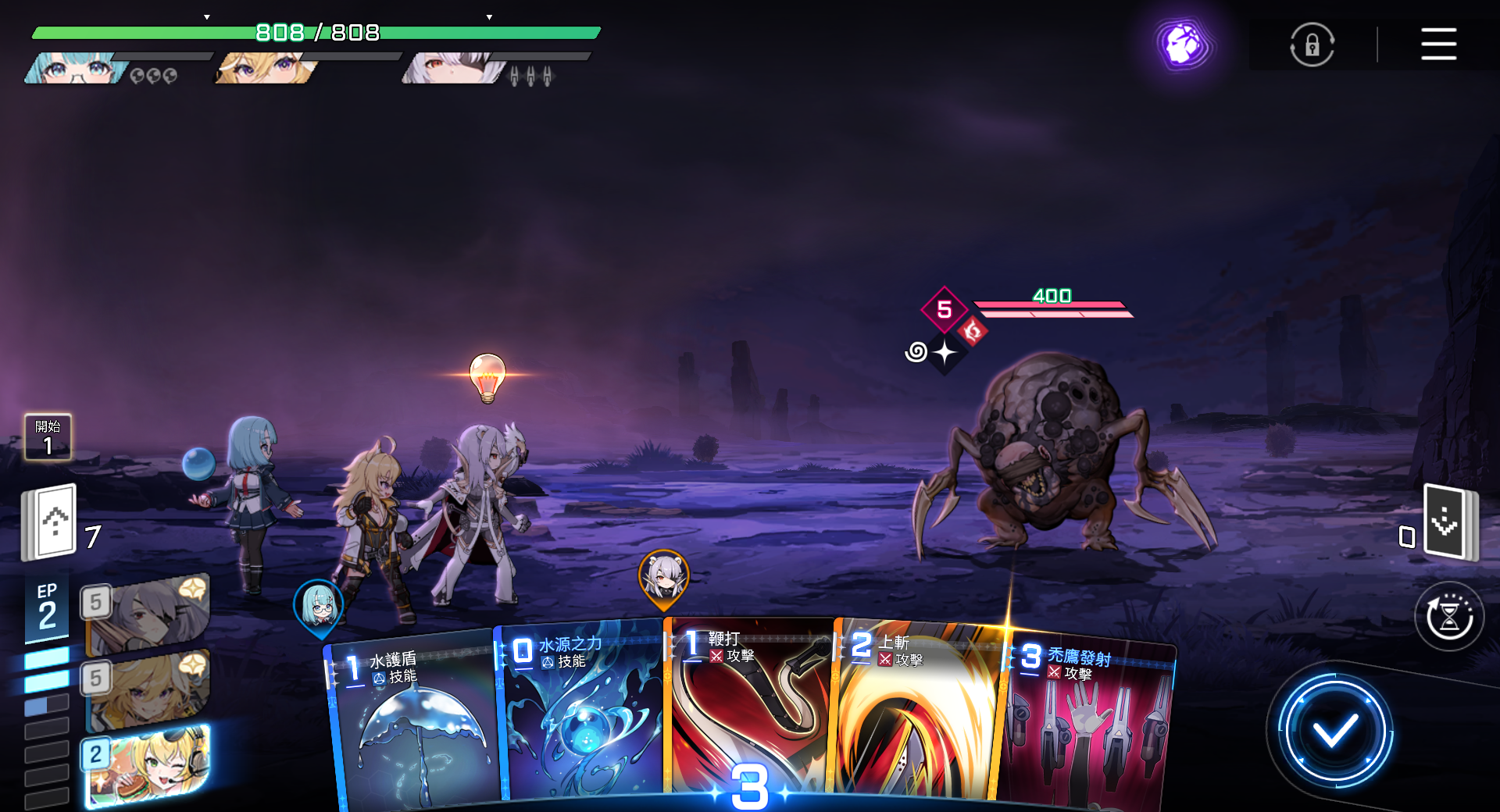Select the blonde character portrait in party bar
The width and height of the screenshot is (1500, 812).
click(266, 69)
